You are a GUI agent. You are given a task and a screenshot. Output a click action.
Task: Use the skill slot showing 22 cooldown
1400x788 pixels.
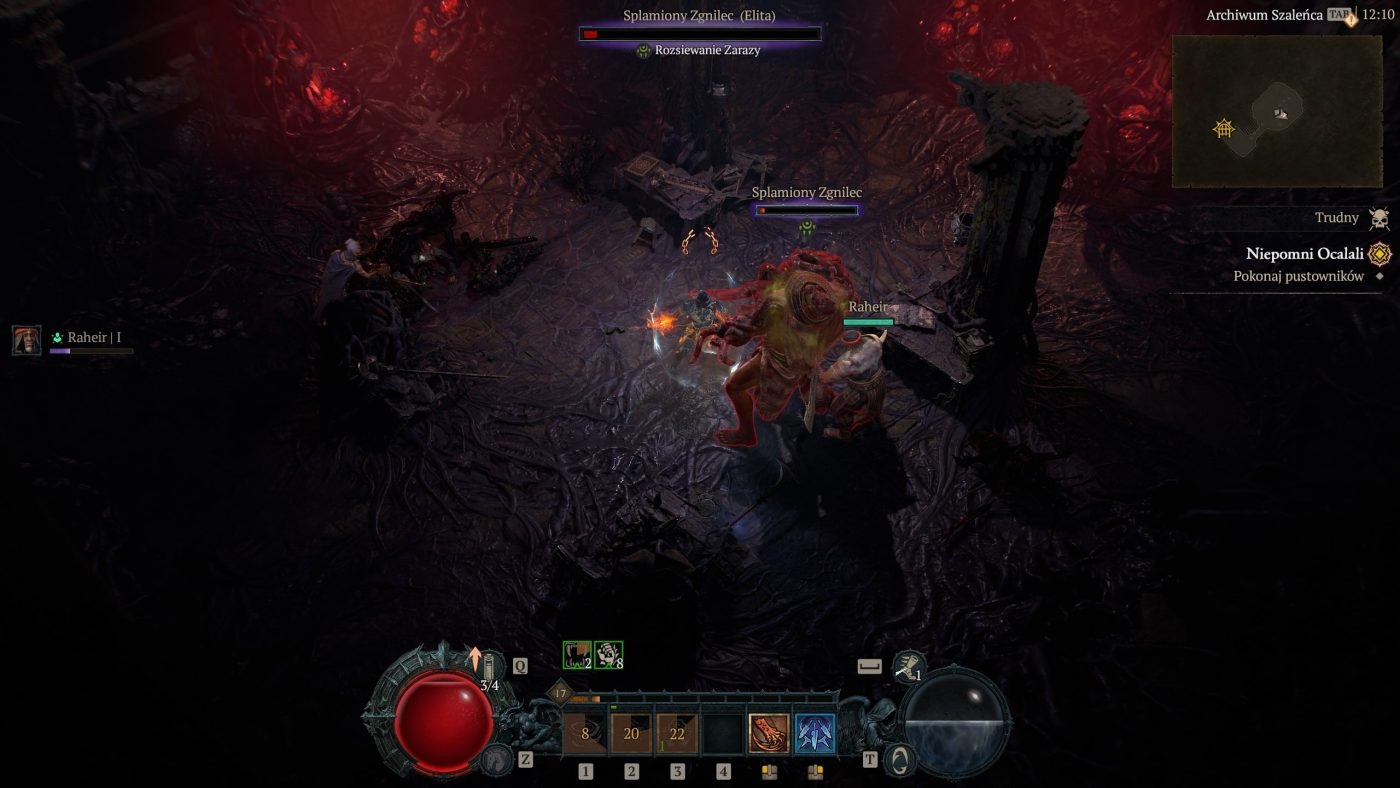677,733
